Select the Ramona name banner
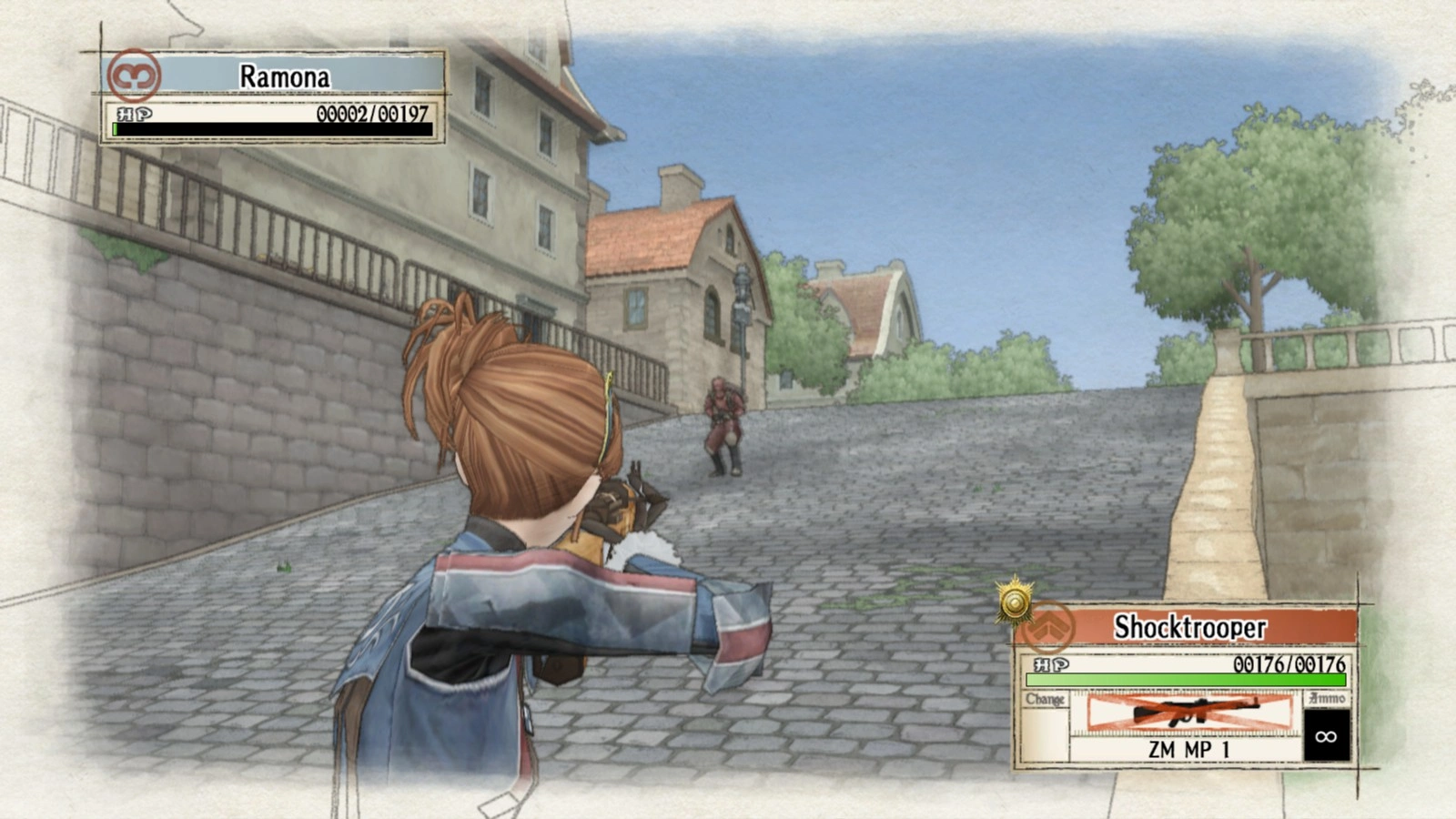Viewport: 1456px width, 819px height. coord(285,76)
